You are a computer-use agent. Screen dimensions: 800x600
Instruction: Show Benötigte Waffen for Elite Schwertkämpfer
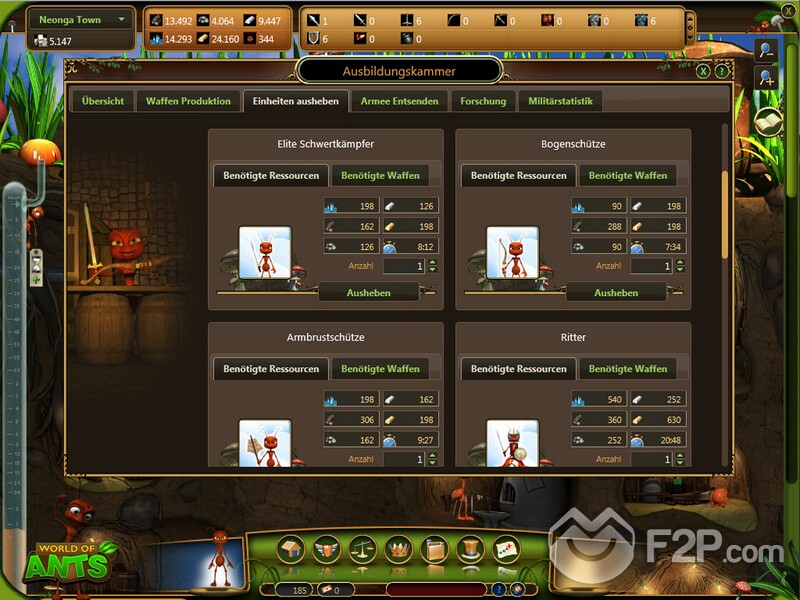point(380,175)
